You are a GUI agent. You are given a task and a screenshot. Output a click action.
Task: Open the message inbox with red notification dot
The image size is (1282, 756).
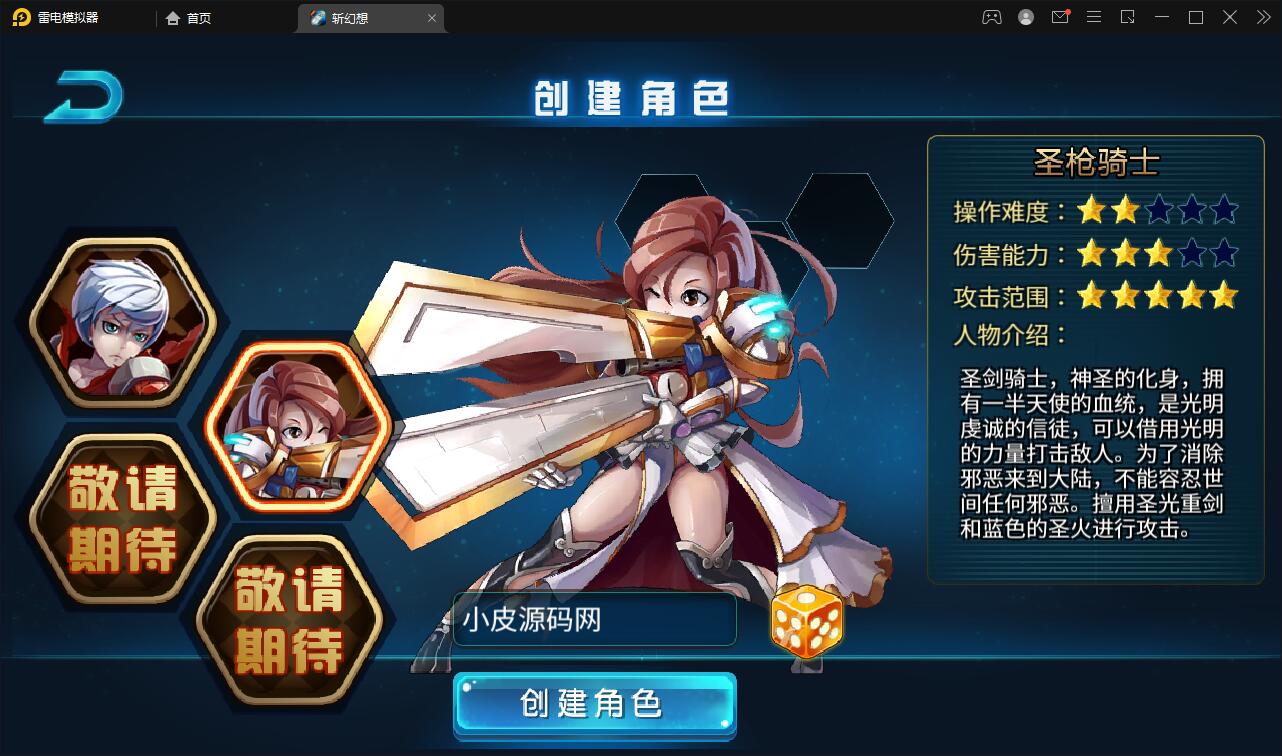pos(1059,17)
